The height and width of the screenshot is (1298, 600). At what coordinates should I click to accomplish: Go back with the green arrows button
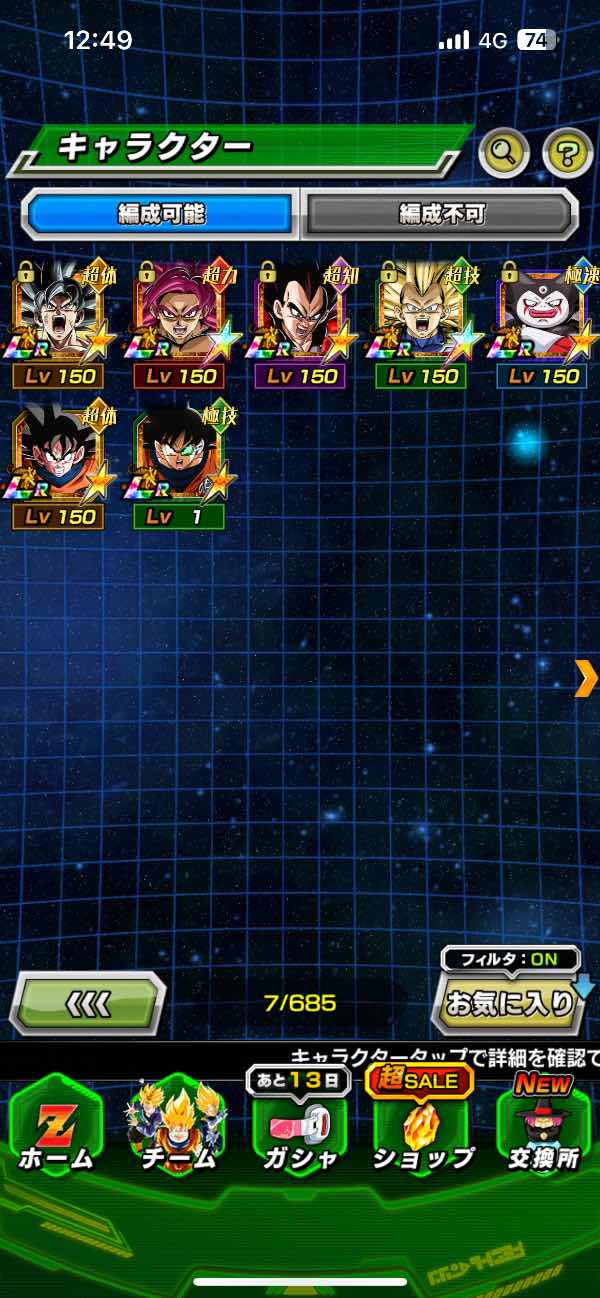pos(88,1002)
